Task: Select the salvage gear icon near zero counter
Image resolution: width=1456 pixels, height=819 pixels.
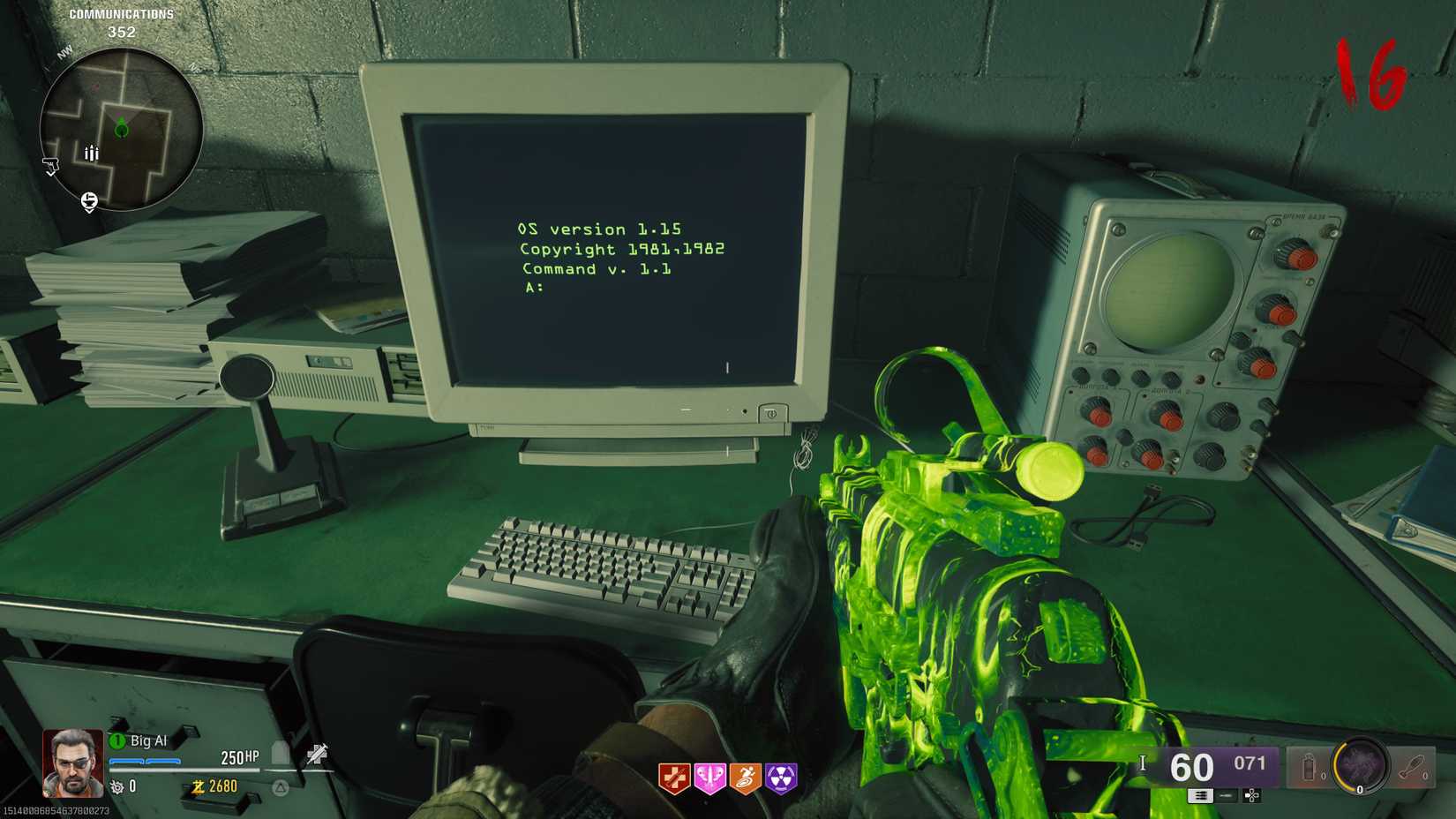Action: coord(116,787)
